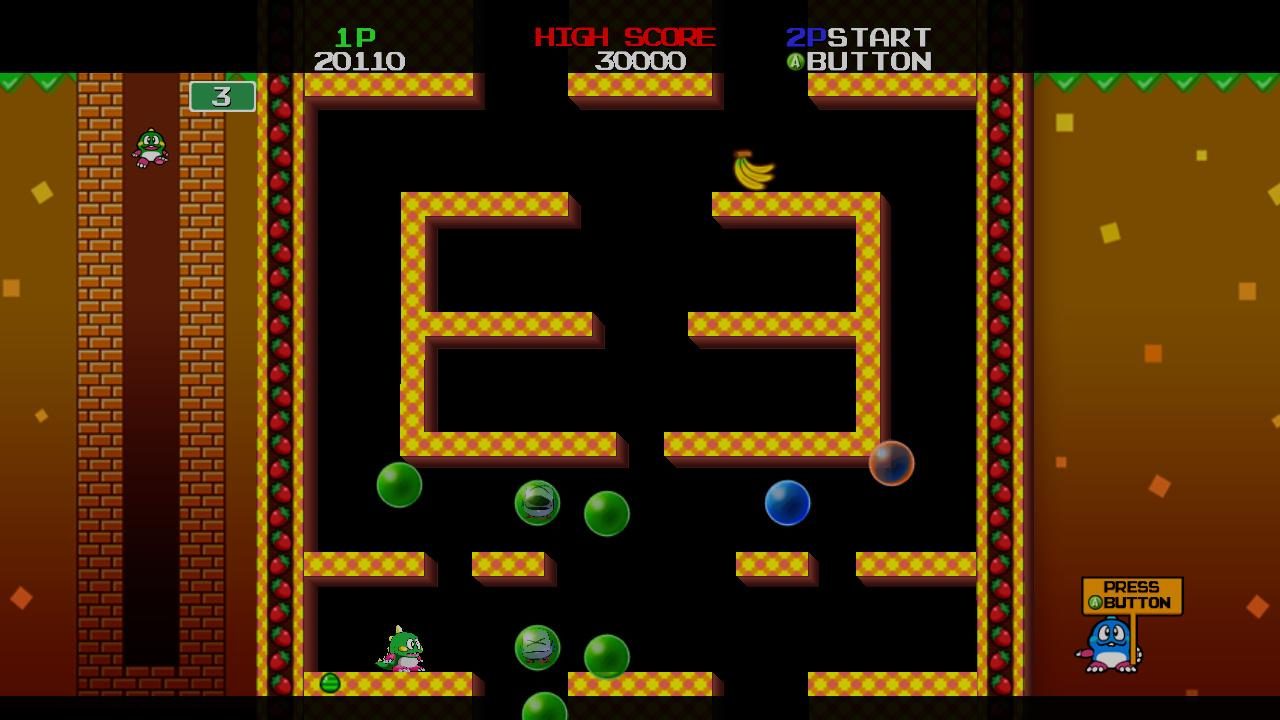Click the remaining lives counter showing 3
Viewport: 1280px width, 720px height.
point(224,97)
